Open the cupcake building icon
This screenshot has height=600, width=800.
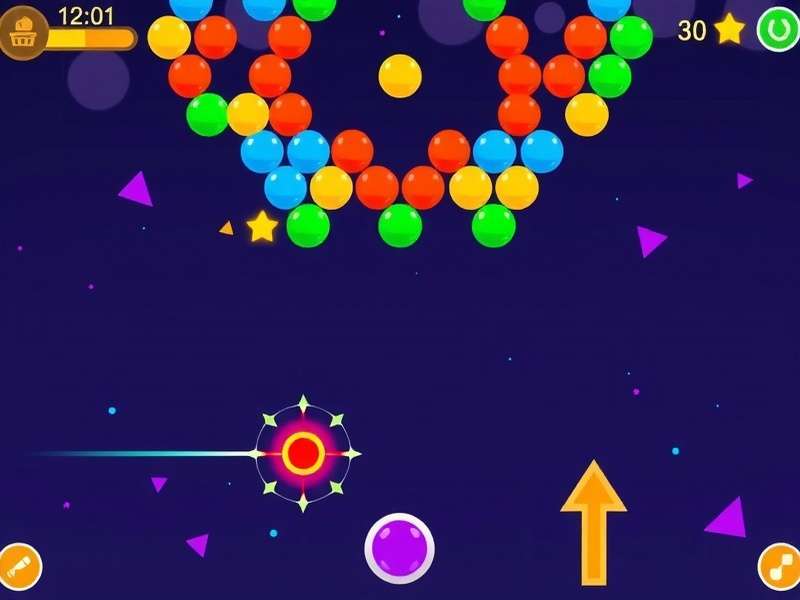[x=23, y=33]
